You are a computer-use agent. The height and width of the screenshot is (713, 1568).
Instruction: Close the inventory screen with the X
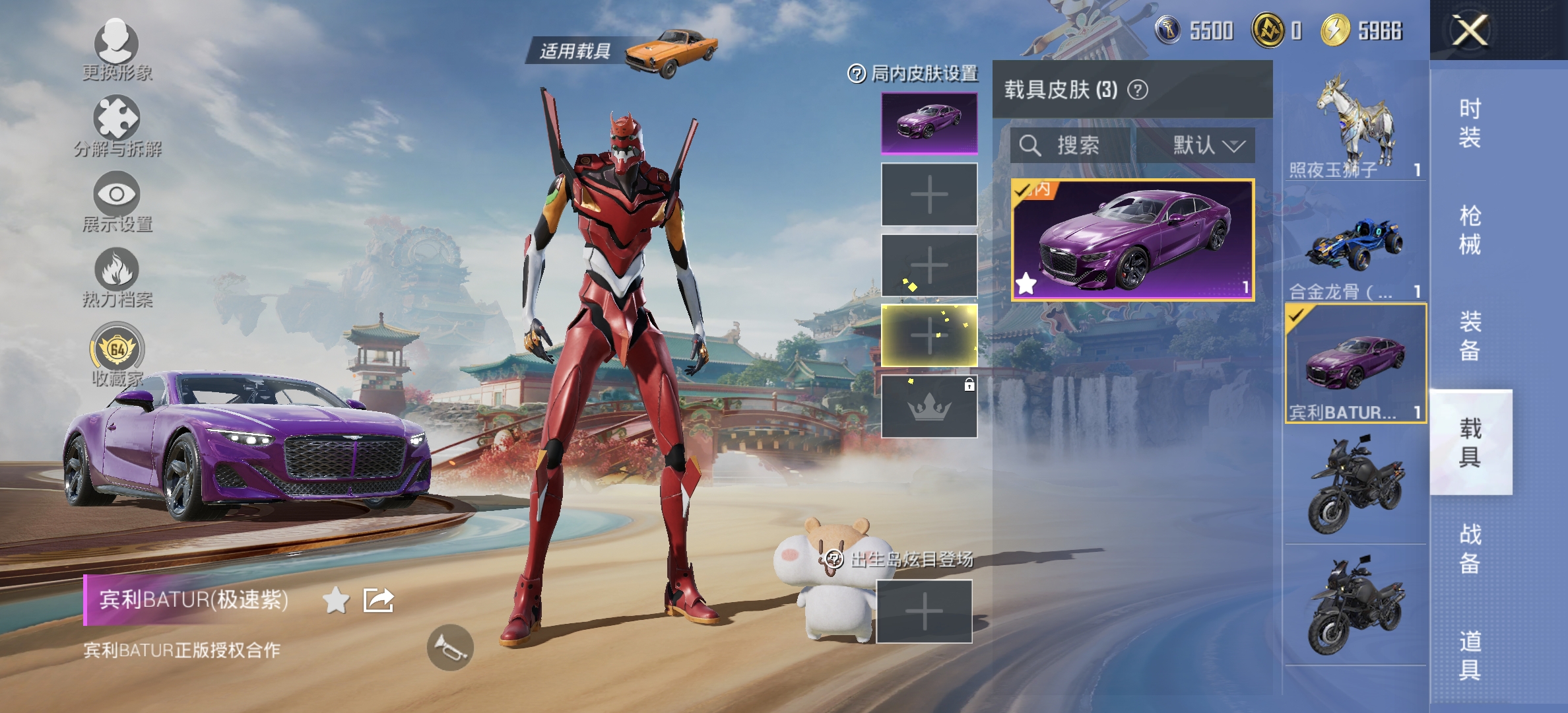[x=1469, y=30]
